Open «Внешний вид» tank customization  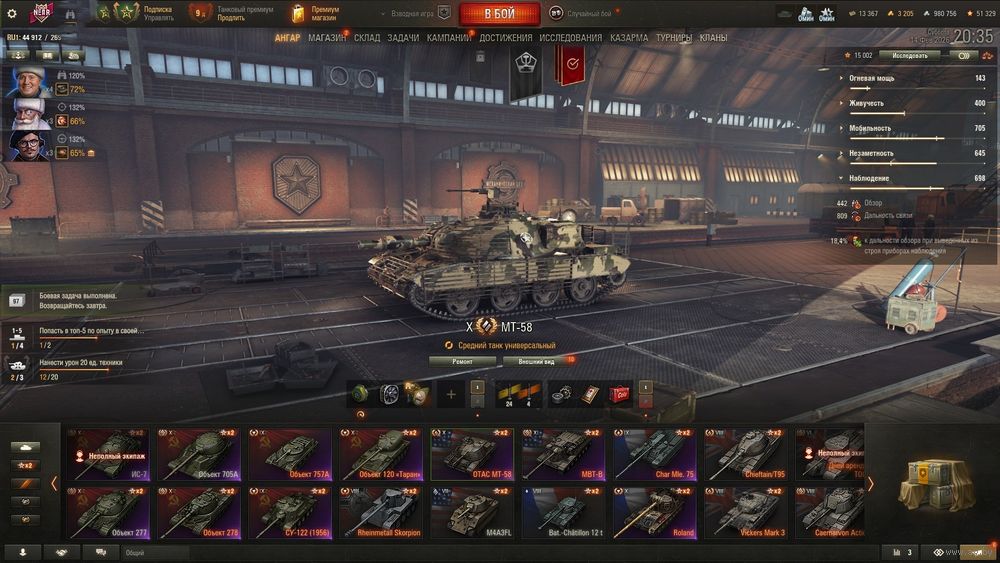[x=536, y=360]
